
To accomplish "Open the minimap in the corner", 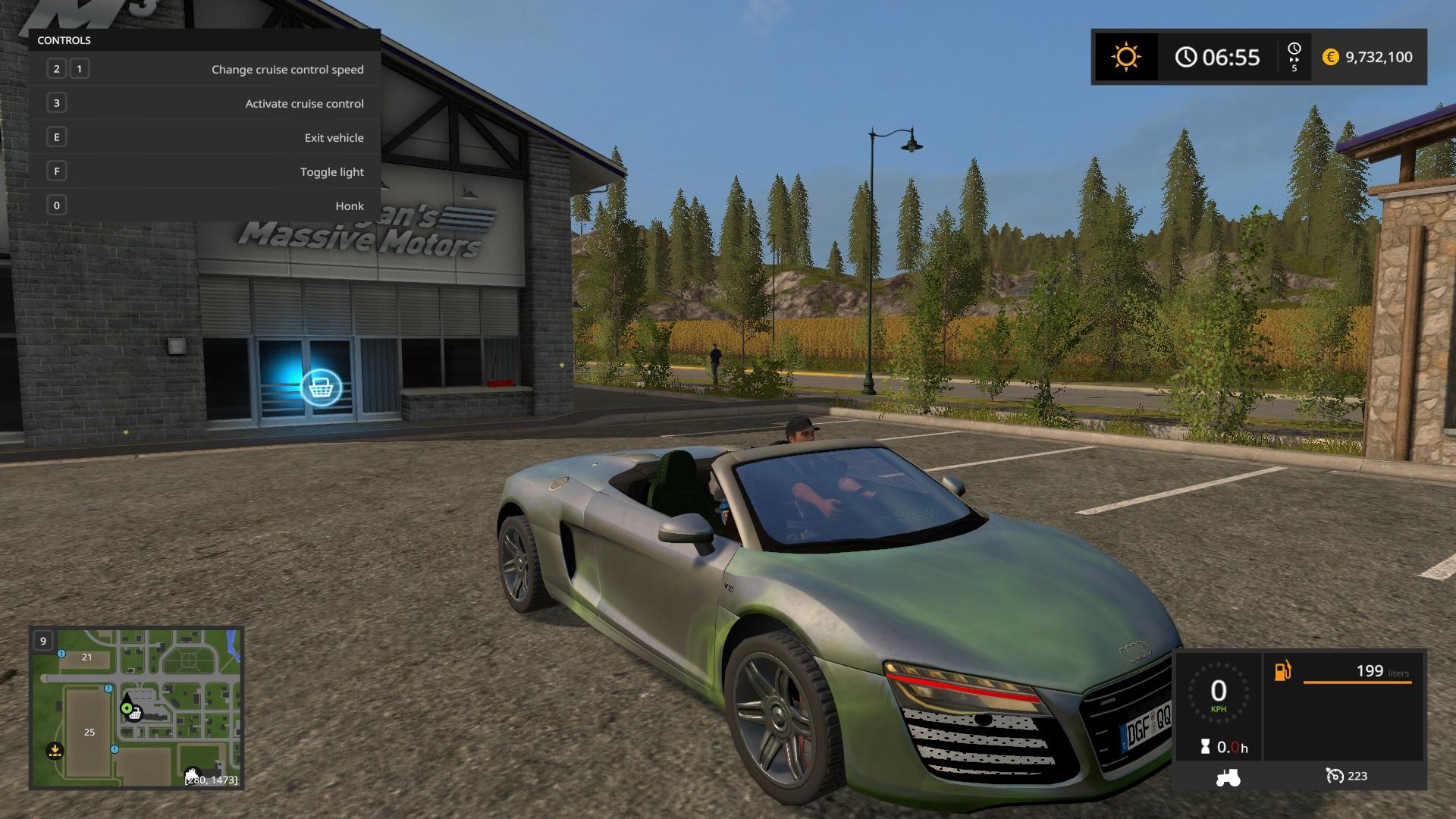I will pyautogui.click(x=136, y=708).
